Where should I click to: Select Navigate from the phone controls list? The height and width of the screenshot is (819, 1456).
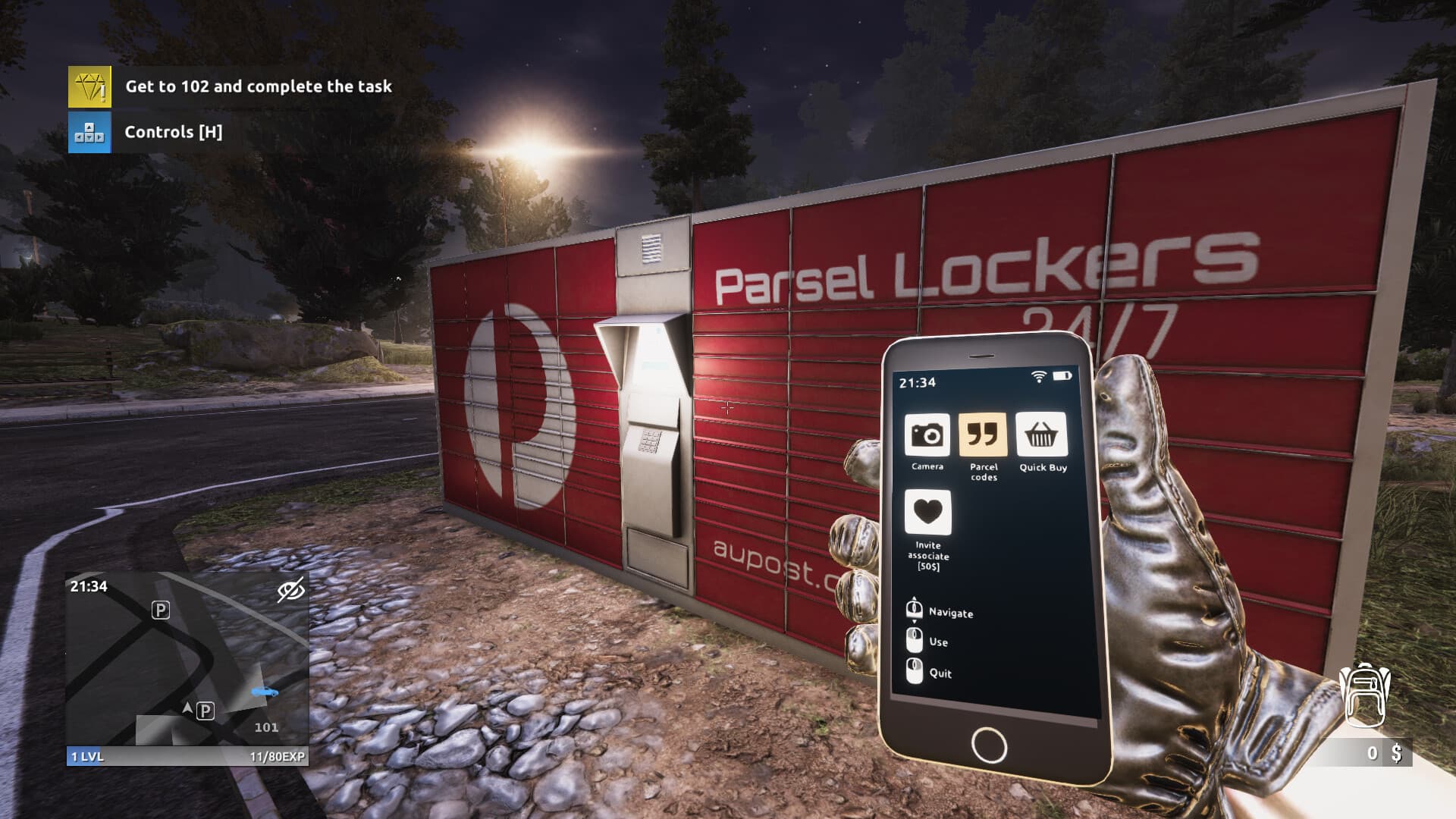point(952,613)
